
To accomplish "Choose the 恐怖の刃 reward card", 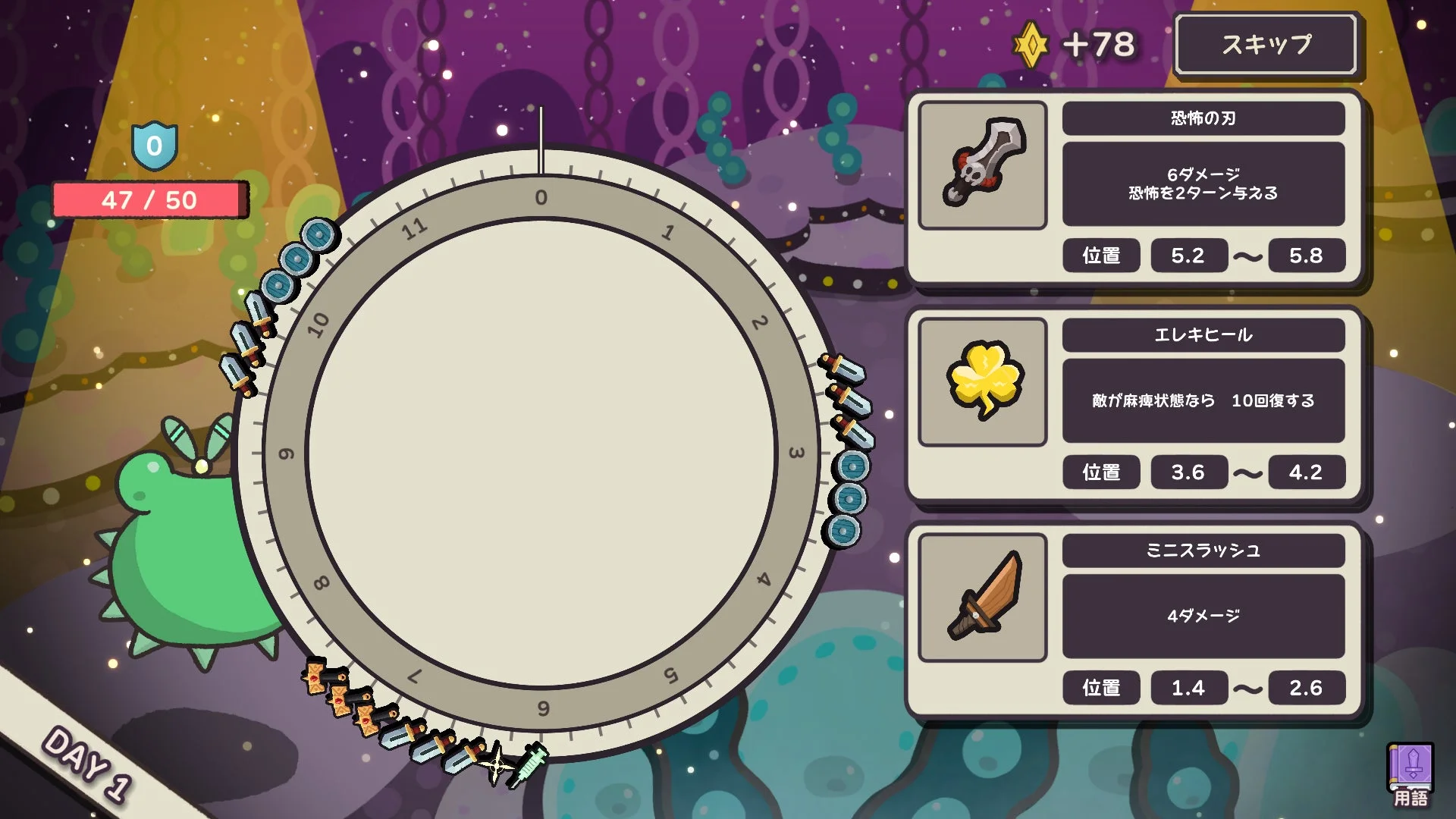I will 1134,187.
